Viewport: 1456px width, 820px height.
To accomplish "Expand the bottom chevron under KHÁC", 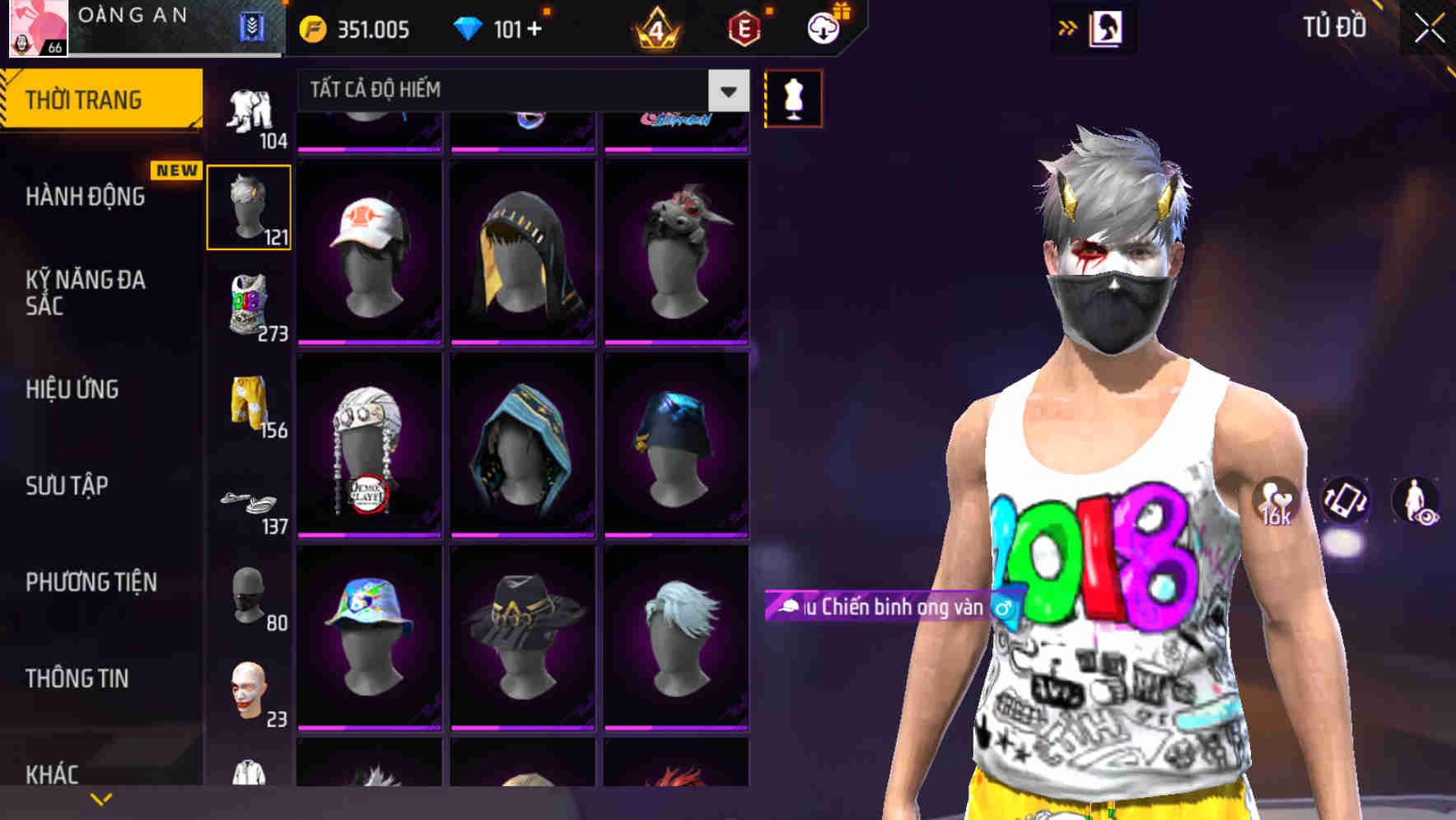I will tap(99, 800).
